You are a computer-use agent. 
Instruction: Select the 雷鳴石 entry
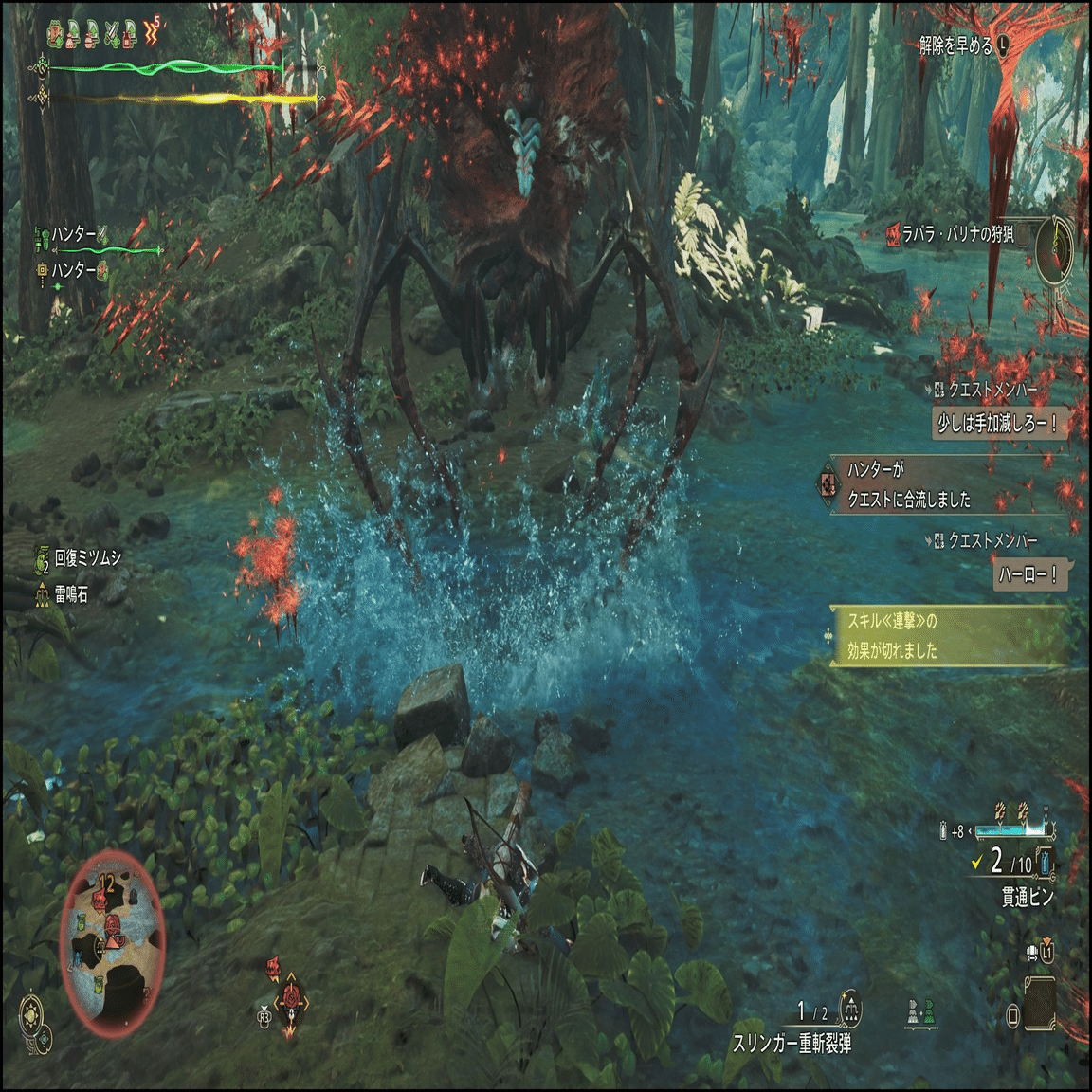(x=71, y=594)
